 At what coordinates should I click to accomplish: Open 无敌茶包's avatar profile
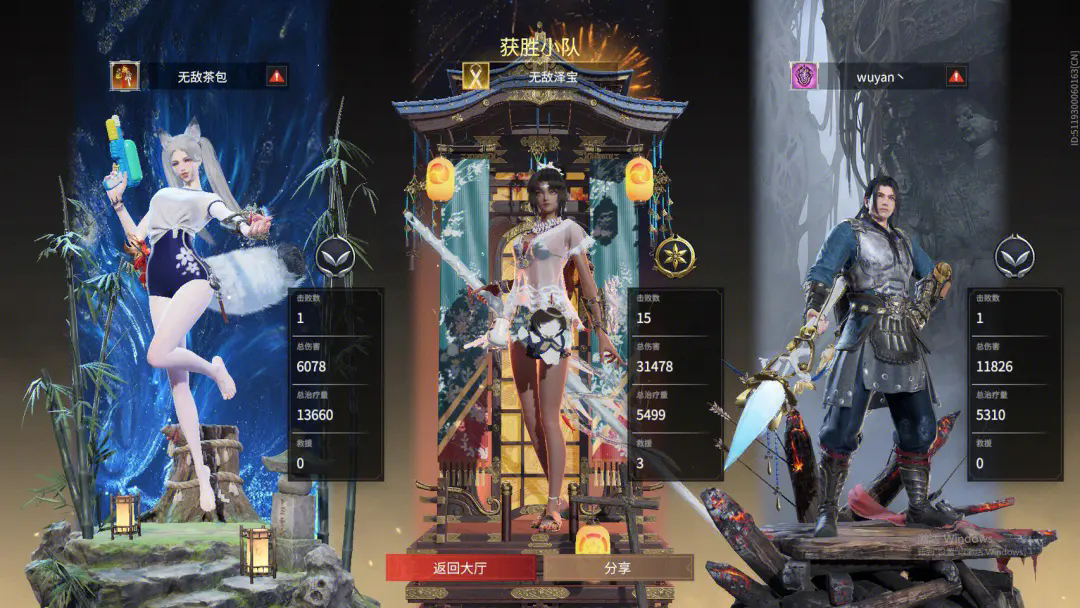point(125,76)
